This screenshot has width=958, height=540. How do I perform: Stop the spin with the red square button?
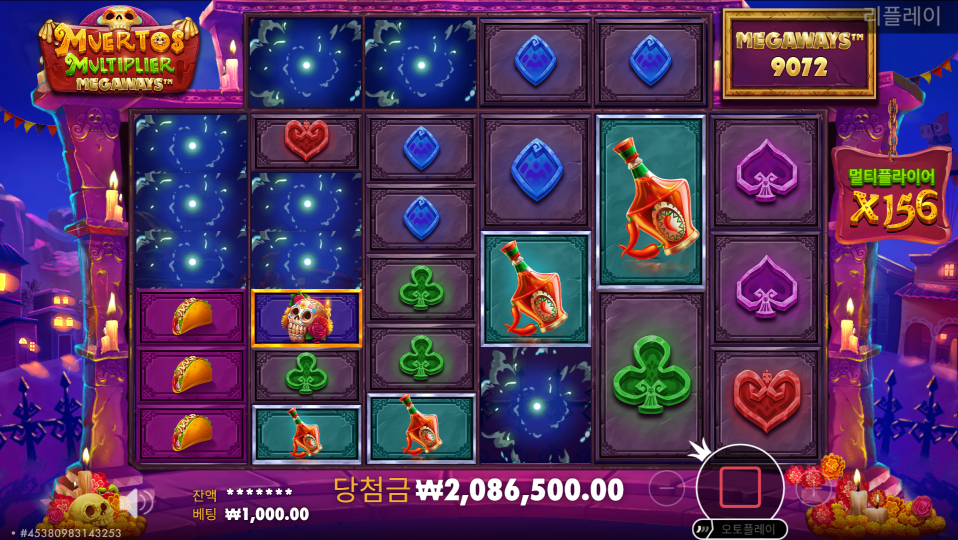tap(740, 487)
